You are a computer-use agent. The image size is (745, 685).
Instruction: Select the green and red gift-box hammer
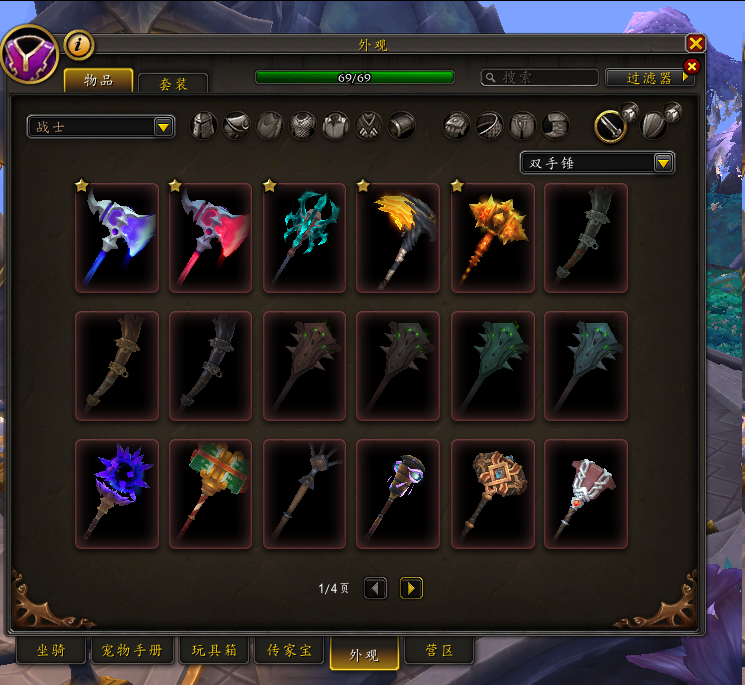tap(211, 493)
